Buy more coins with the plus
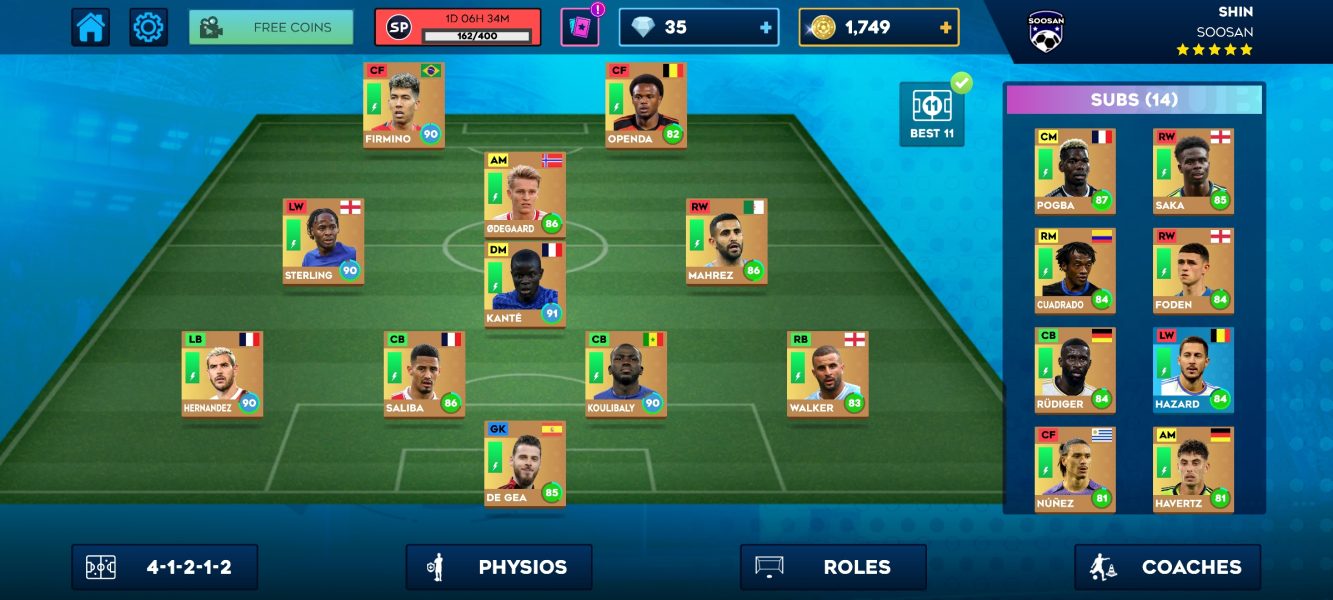 click(945, 28)
